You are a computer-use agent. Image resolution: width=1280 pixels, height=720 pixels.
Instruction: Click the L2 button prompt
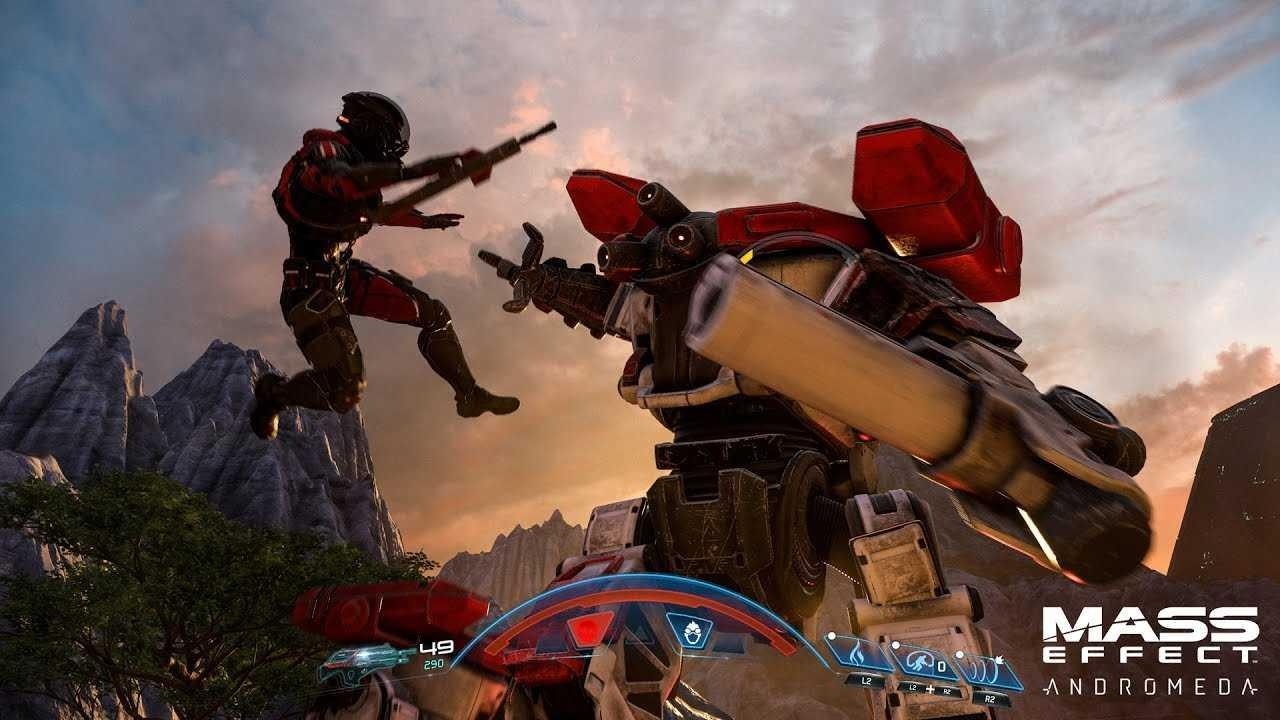pos(865,681)
